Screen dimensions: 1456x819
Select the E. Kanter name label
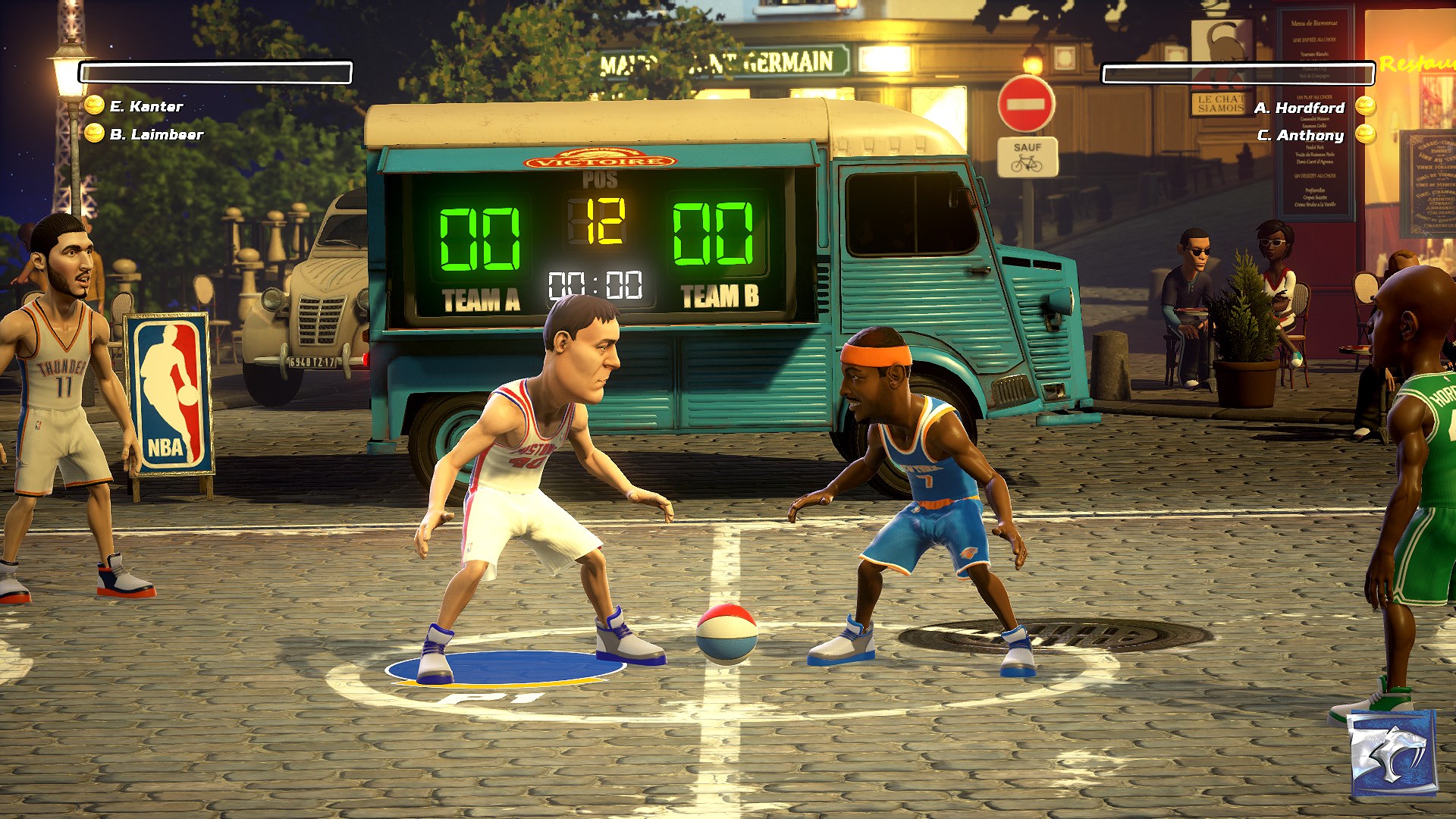[146, 107]
